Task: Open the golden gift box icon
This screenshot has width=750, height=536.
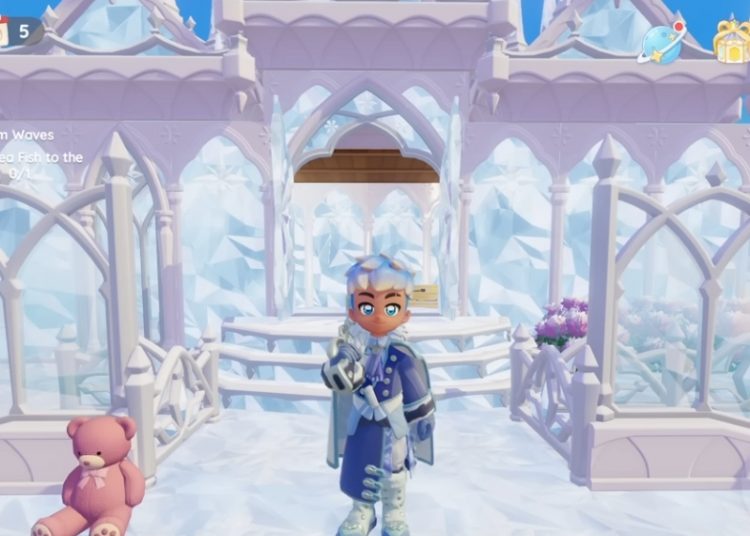Action: (x=731, y=40)
